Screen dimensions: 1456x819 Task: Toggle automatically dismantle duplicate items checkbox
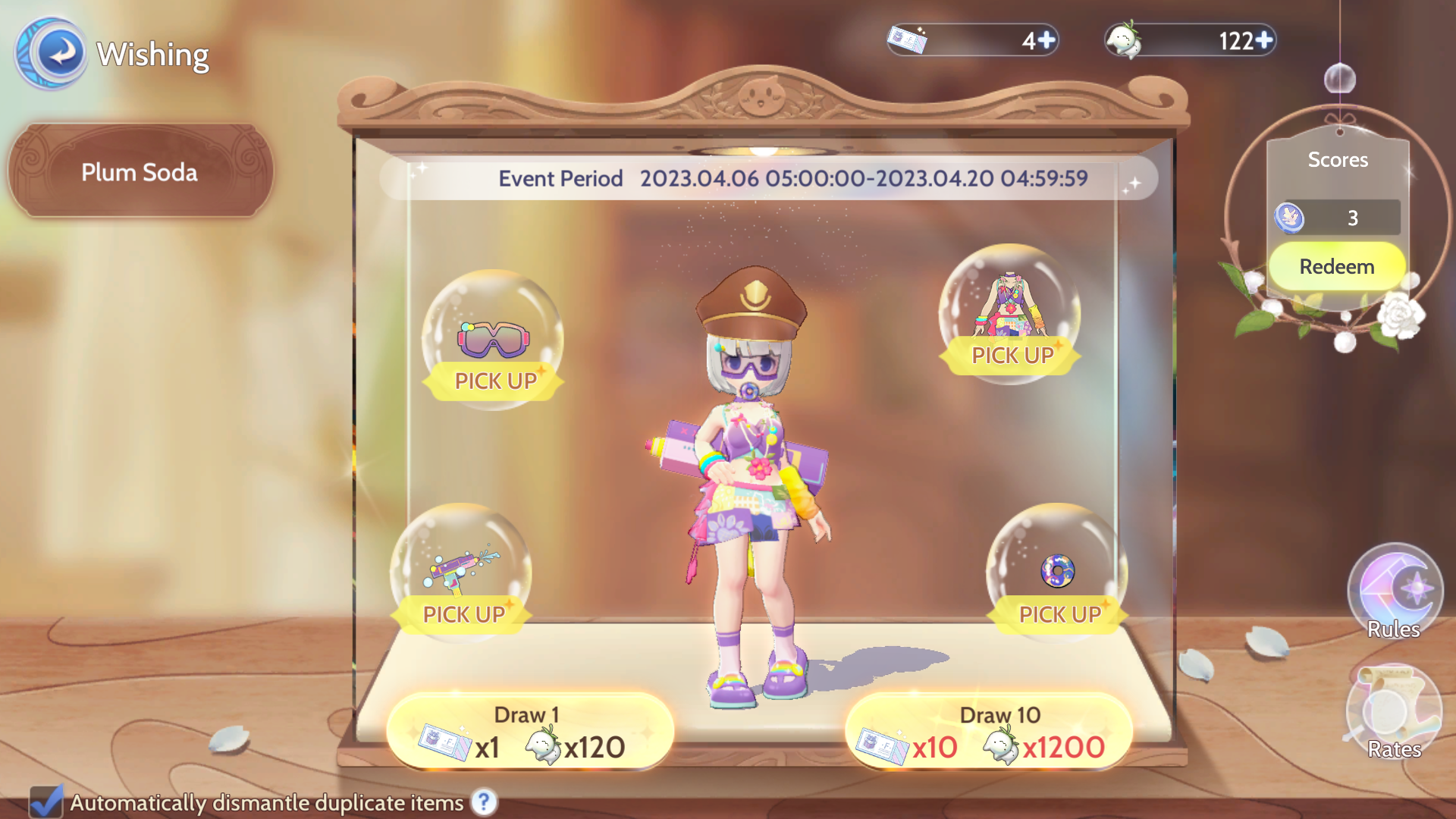46,802
